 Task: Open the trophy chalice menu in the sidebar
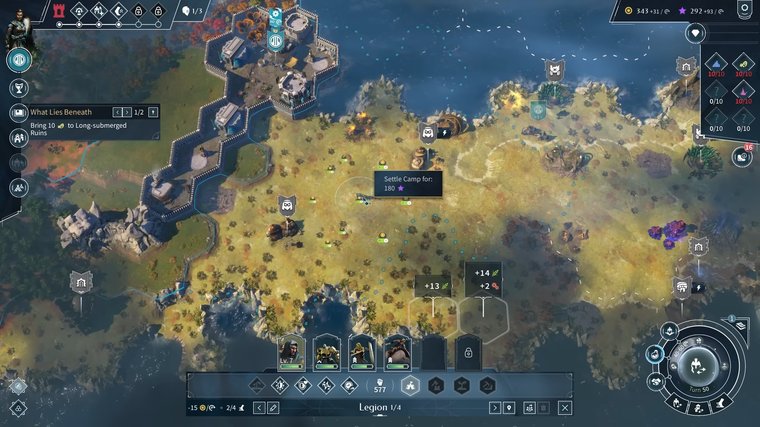point(18,88)
